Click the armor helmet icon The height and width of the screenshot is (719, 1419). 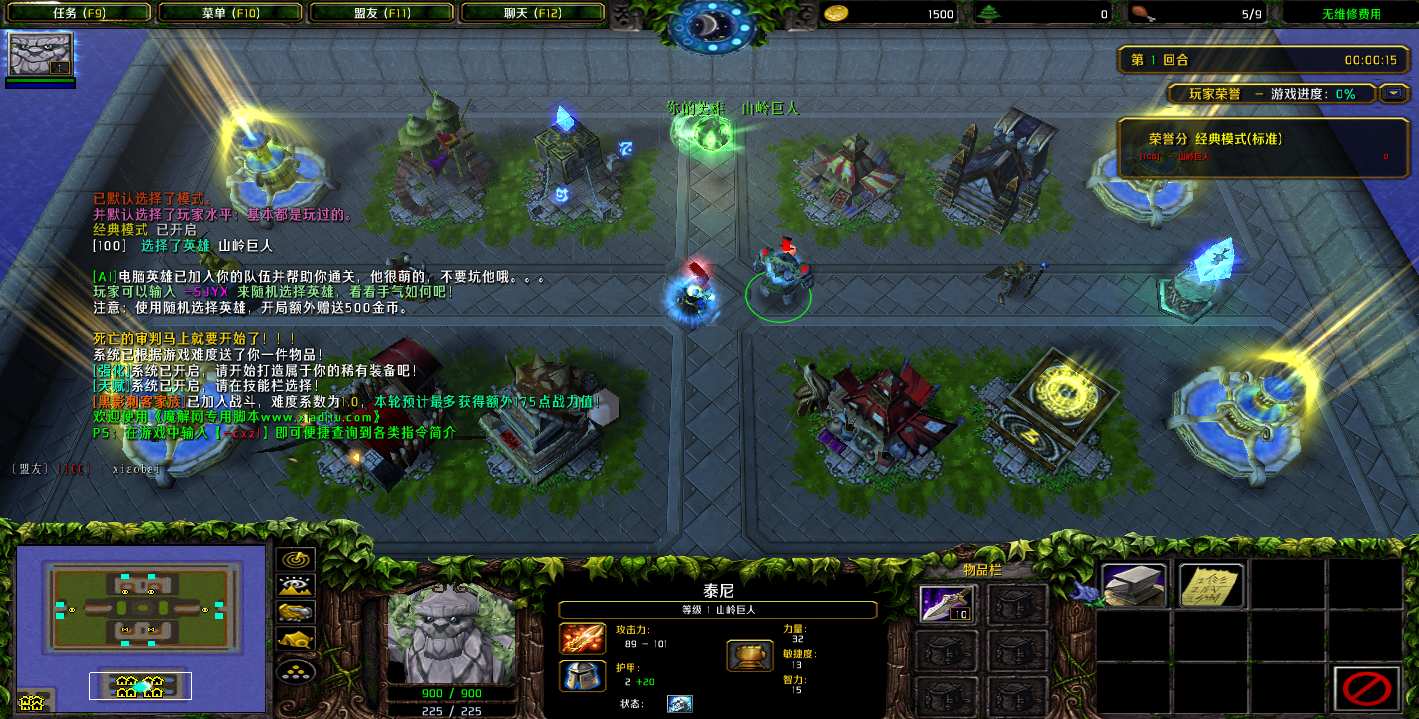(x=580, y=675)
